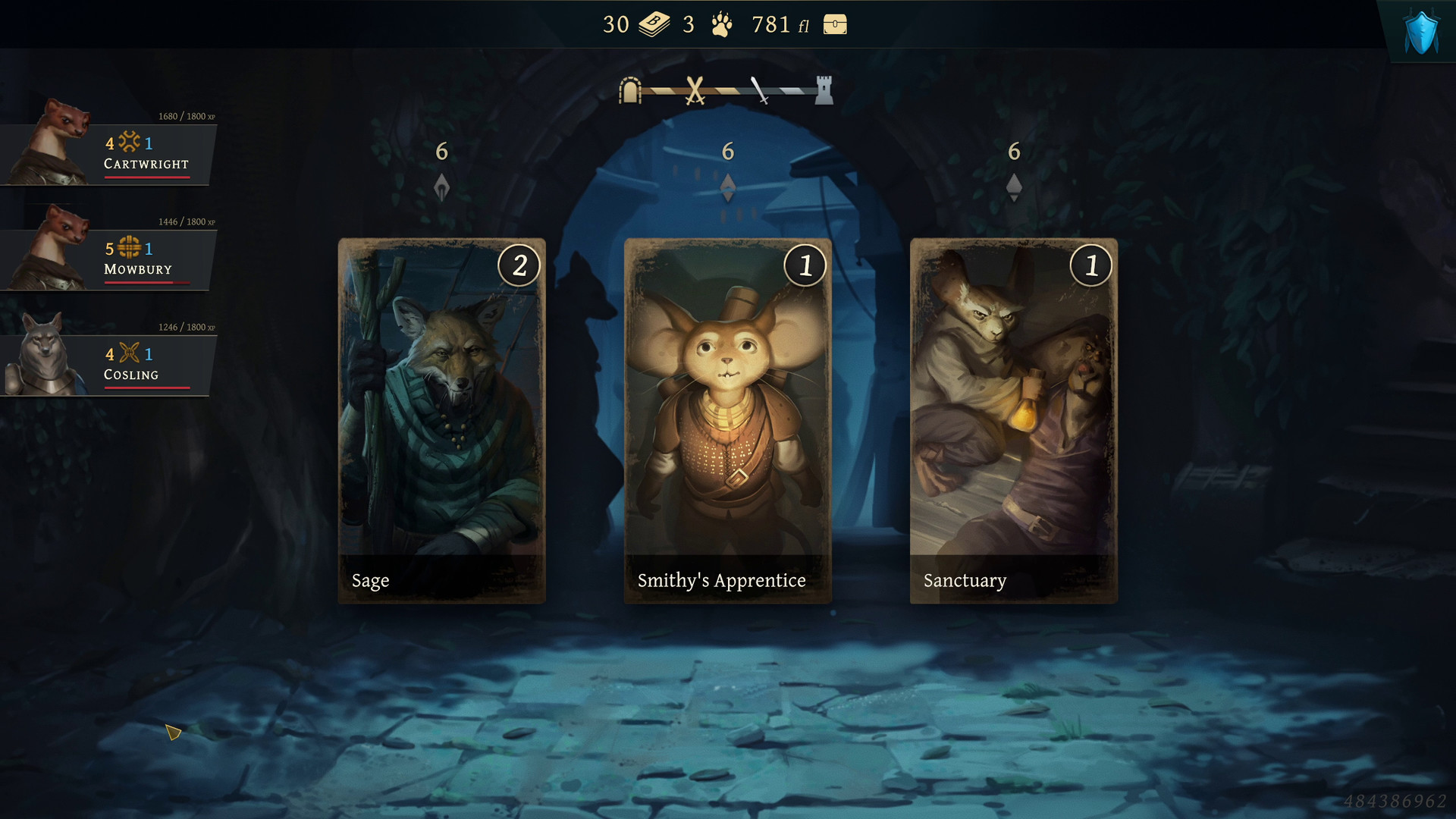Click the diamond marker above Smithy's Apprentice
The width and height of the screenshot is (1456, 819).
pyautogui.click(x=728, y=187)
